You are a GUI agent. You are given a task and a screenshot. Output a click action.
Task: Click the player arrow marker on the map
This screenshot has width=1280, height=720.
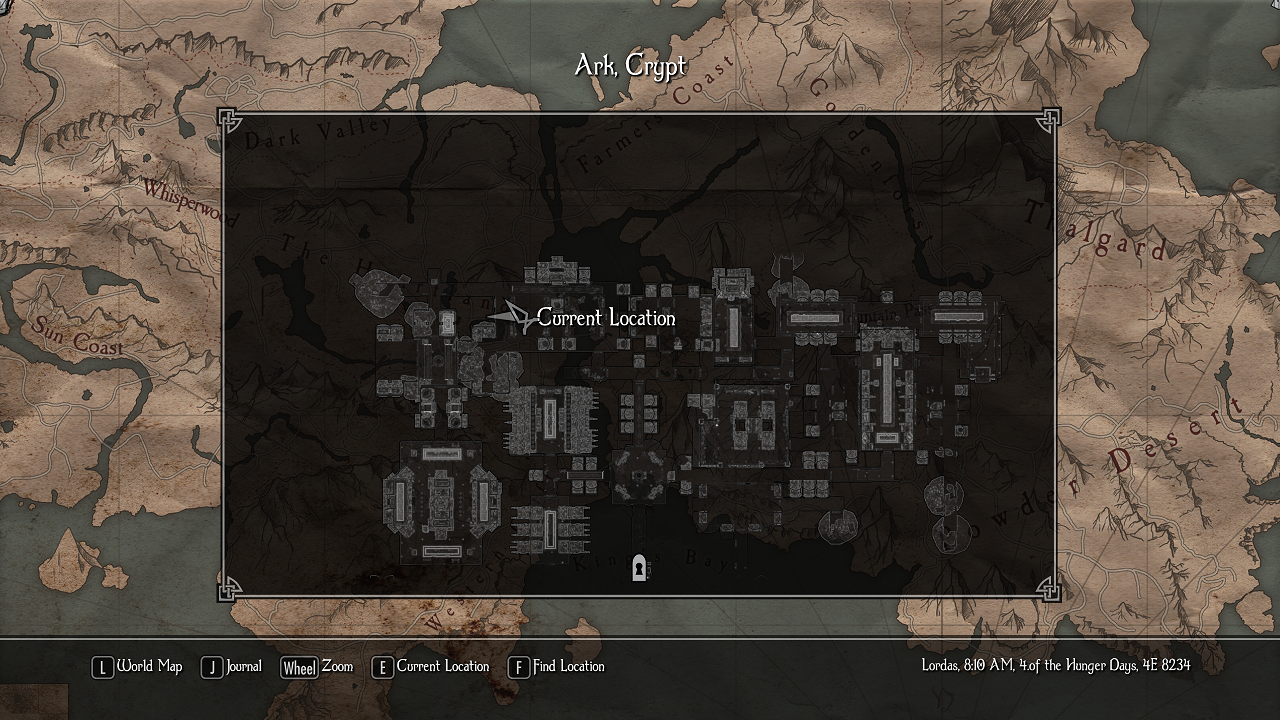[x=514, y=317]
